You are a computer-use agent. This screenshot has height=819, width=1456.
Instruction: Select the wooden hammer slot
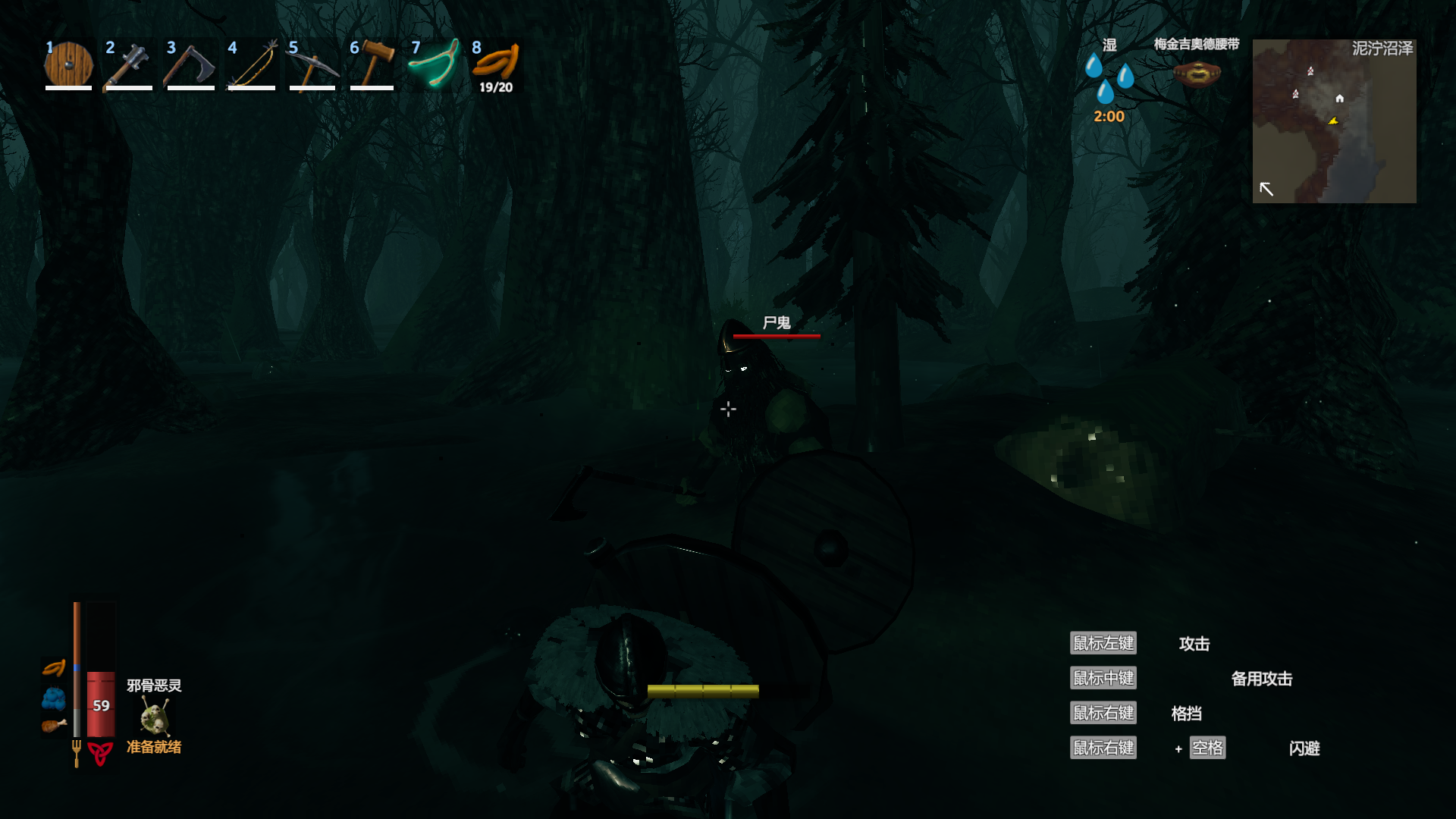point(373,65)
